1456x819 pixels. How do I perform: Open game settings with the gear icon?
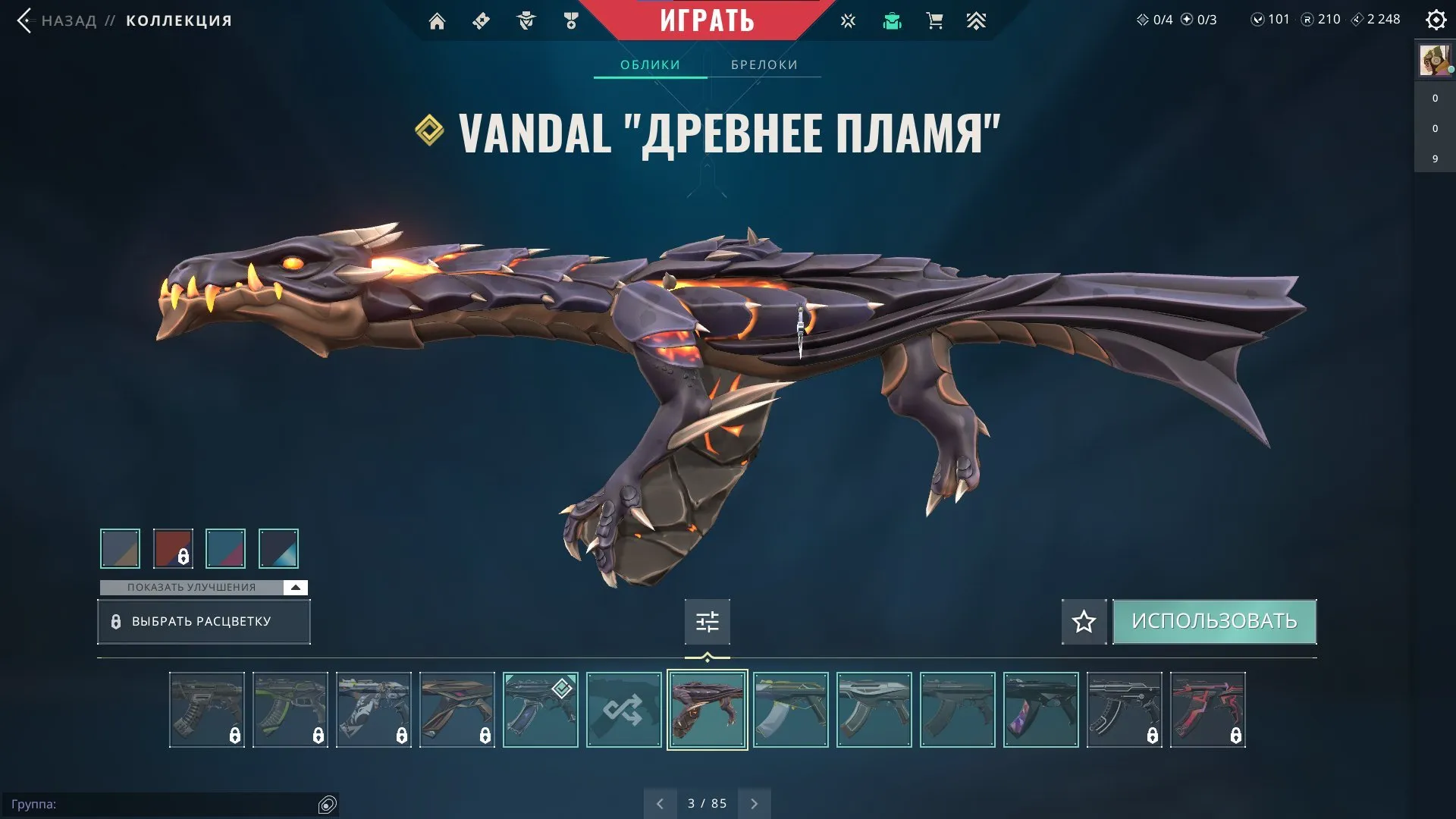pos(1436,20)
